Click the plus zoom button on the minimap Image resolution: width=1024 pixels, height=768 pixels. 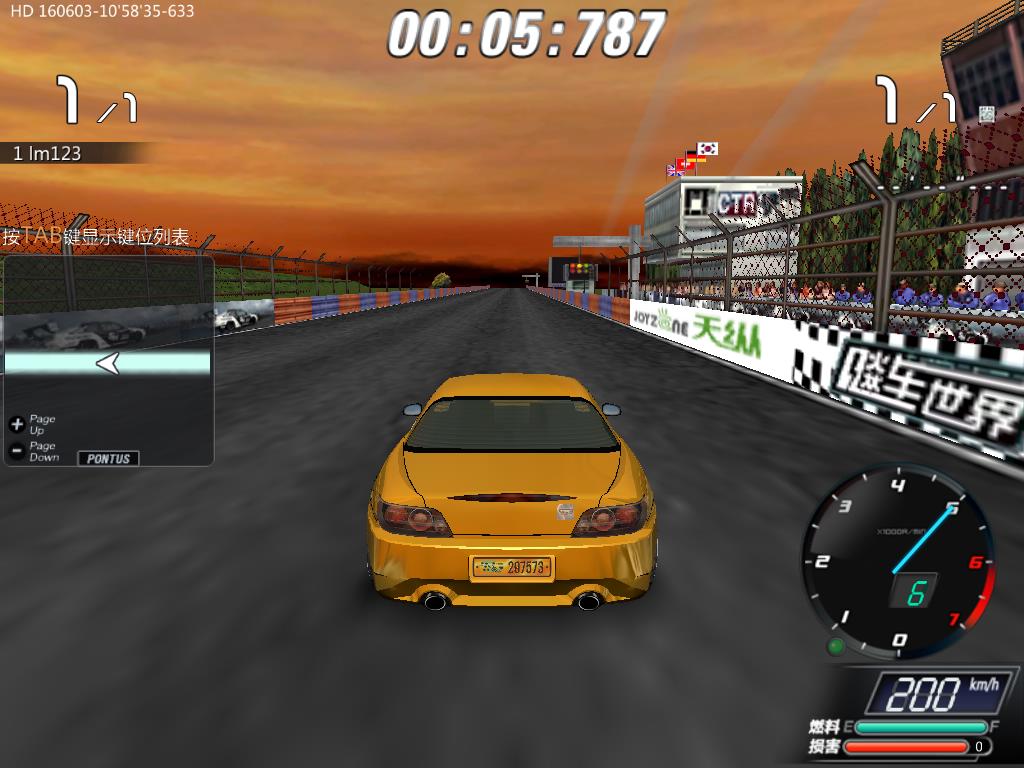coord(16,424)
